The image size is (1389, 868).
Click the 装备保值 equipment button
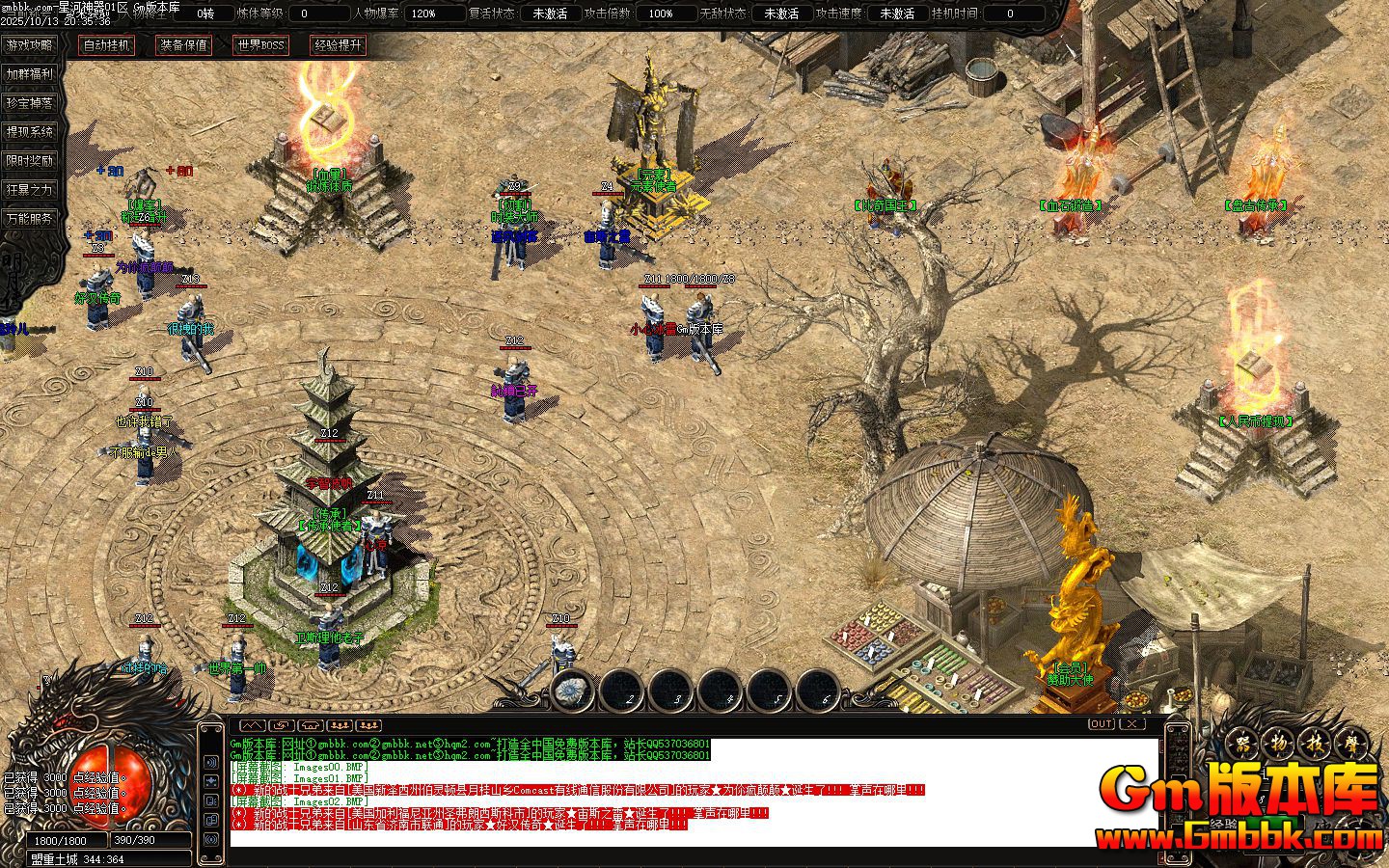(x=183, y=45)
